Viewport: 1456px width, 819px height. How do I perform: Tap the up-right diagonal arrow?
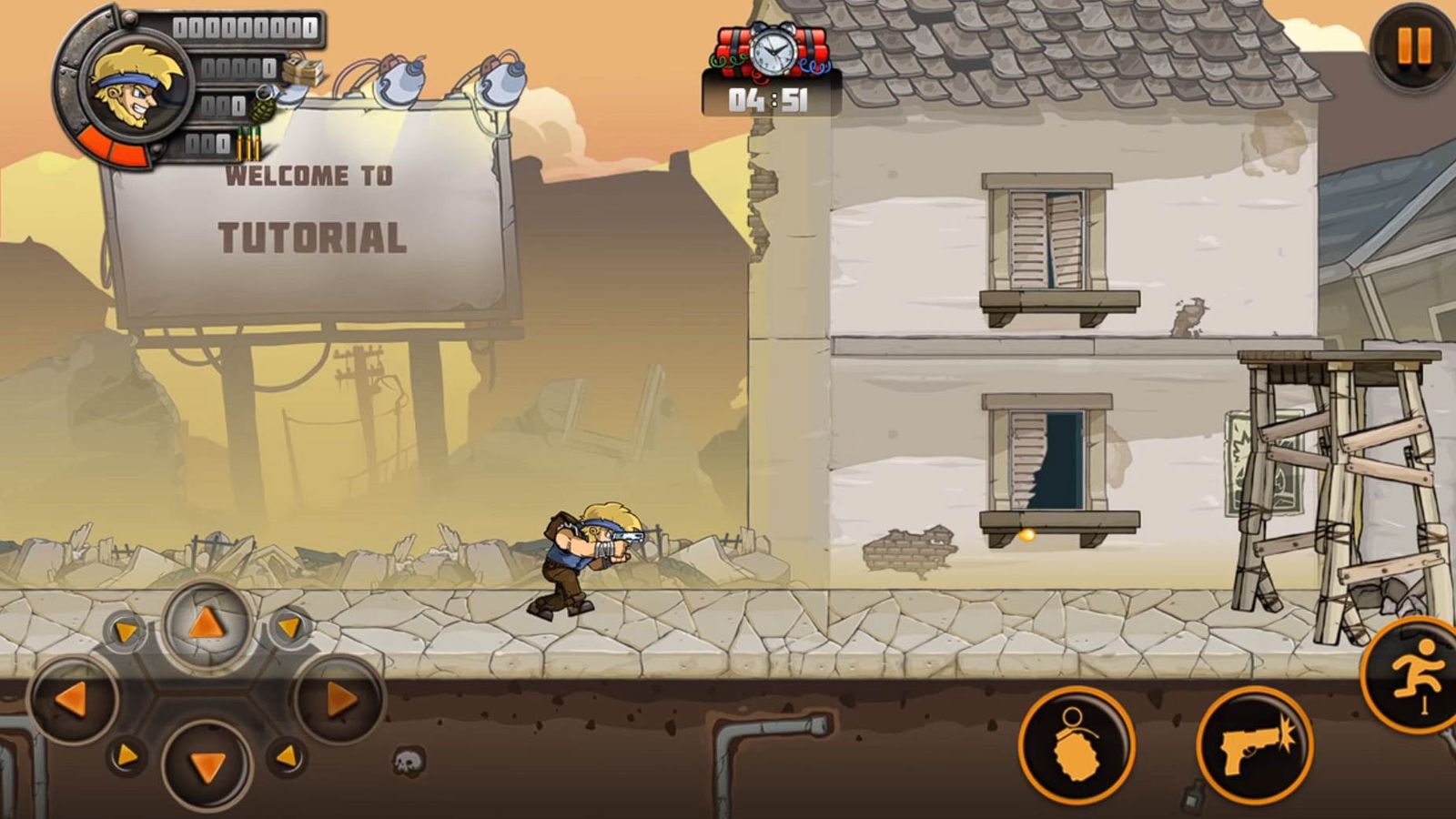[x=288, y=626]
